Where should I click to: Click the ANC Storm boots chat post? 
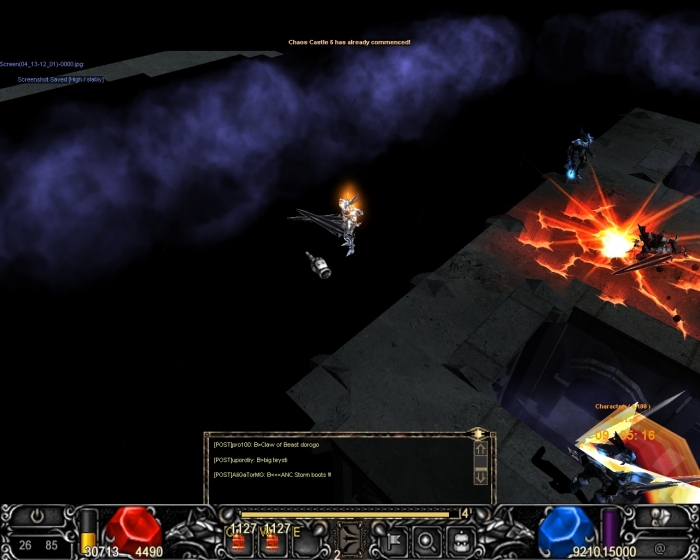tap(271, 474)
